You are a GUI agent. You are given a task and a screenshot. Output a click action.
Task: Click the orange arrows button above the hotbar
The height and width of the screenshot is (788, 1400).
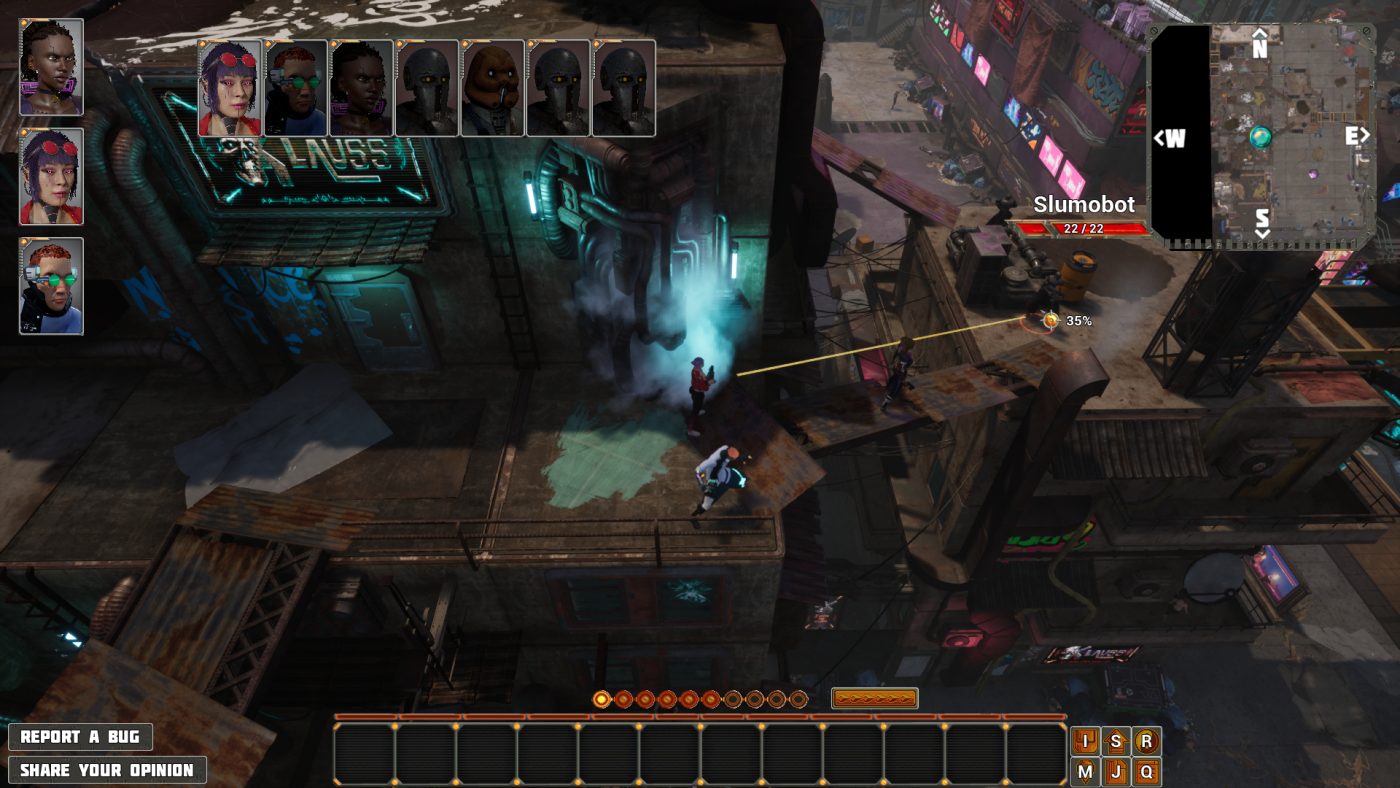click(874, 699)
